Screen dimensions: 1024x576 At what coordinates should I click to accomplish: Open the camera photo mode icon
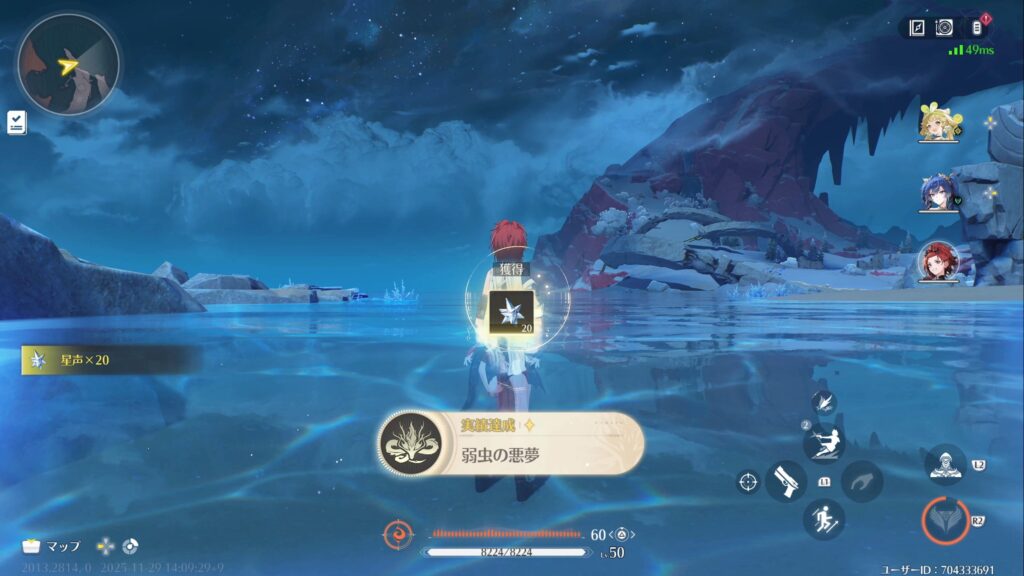click(944, 28)
